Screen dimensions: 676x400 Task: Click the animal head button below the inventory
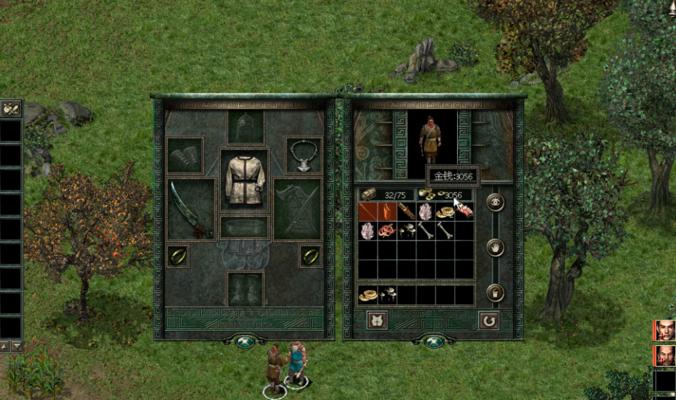point(379,321)
